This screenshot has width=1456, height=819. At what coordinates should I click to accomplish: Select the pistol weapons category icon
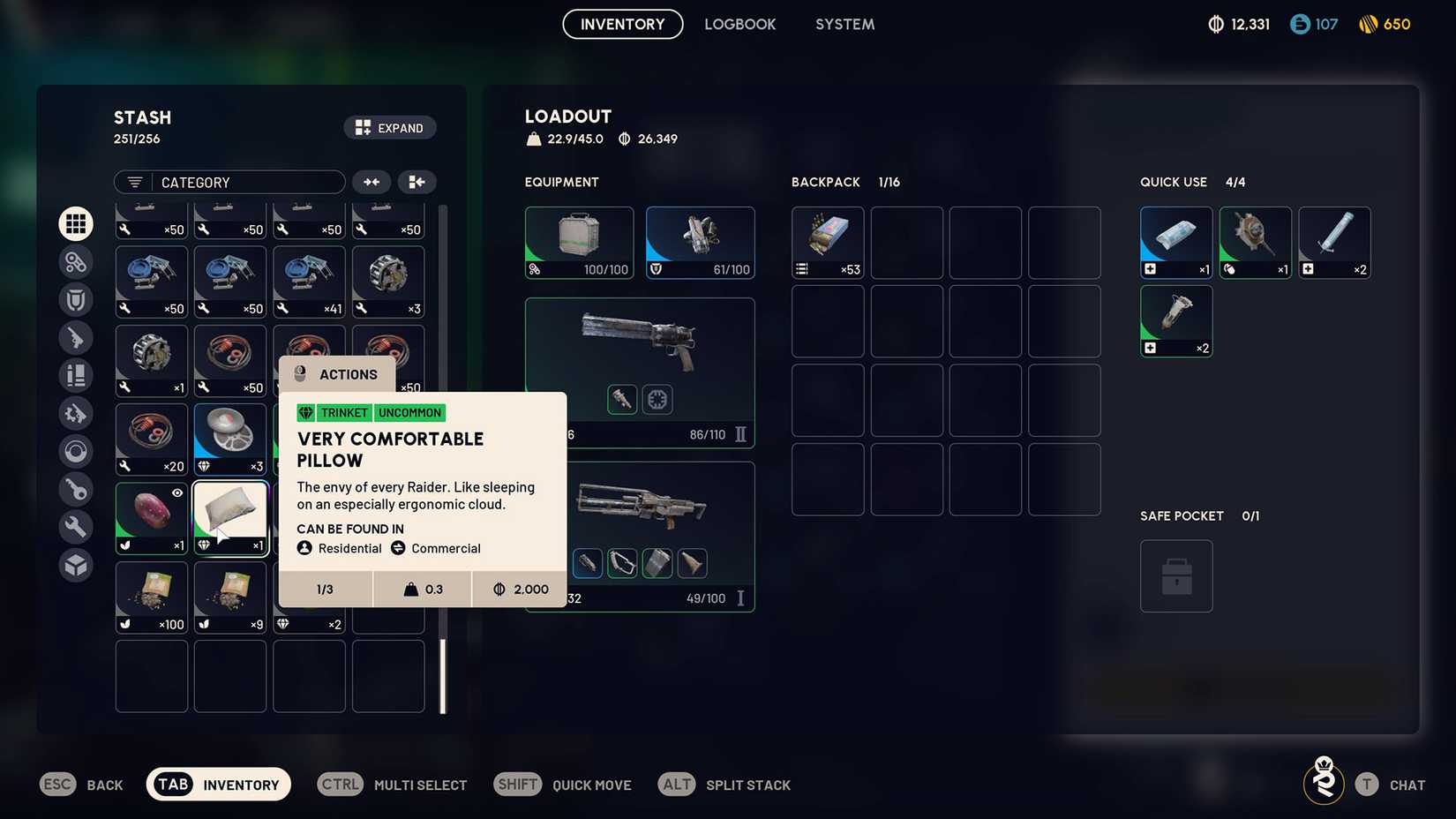(76, 338)
